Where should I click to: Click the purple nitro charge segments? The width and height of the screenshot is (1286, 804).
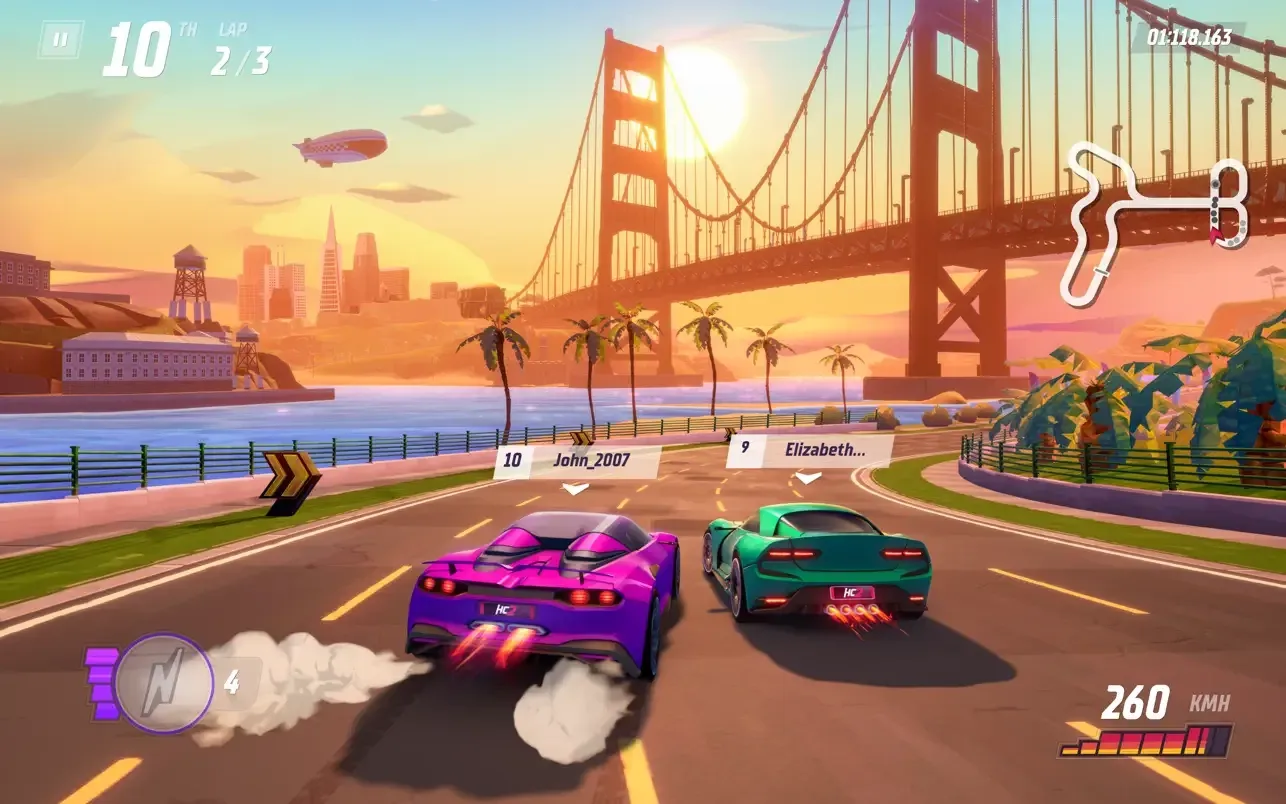[100, 680]
